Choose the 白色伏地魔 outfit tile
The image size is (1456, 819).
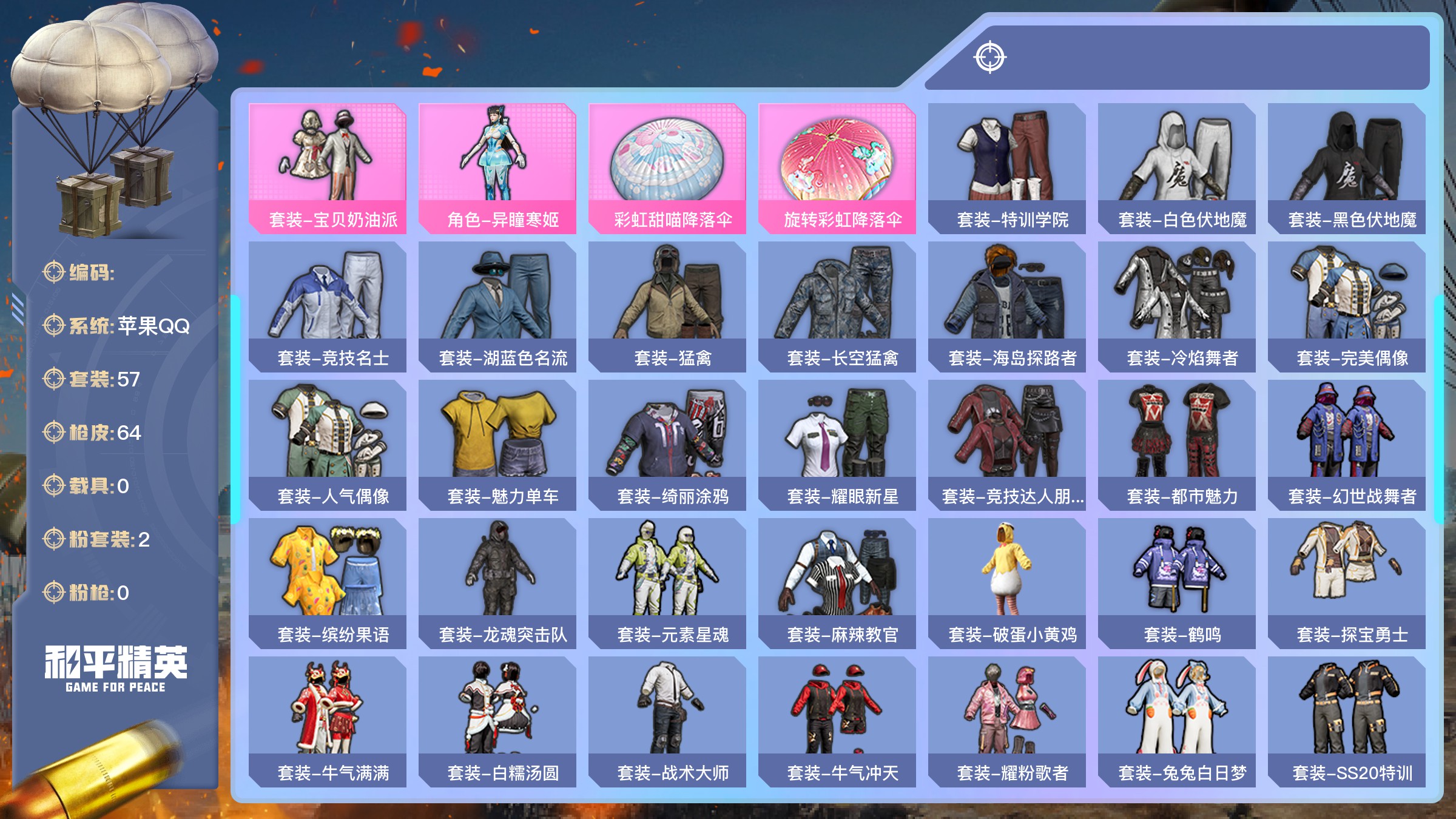(1177, 168)
